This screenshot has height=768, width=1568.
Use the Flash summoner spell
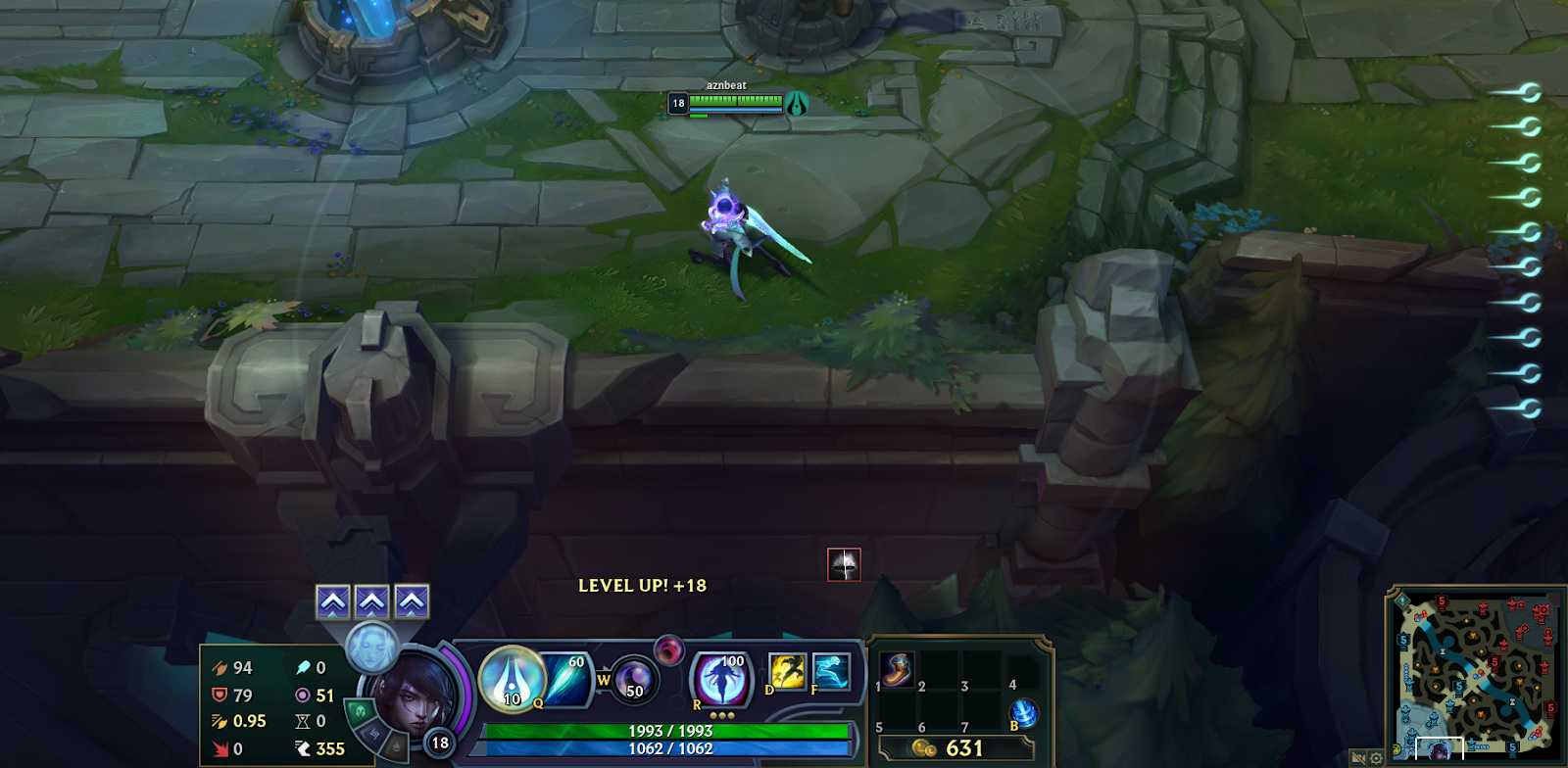coord(787,671)
